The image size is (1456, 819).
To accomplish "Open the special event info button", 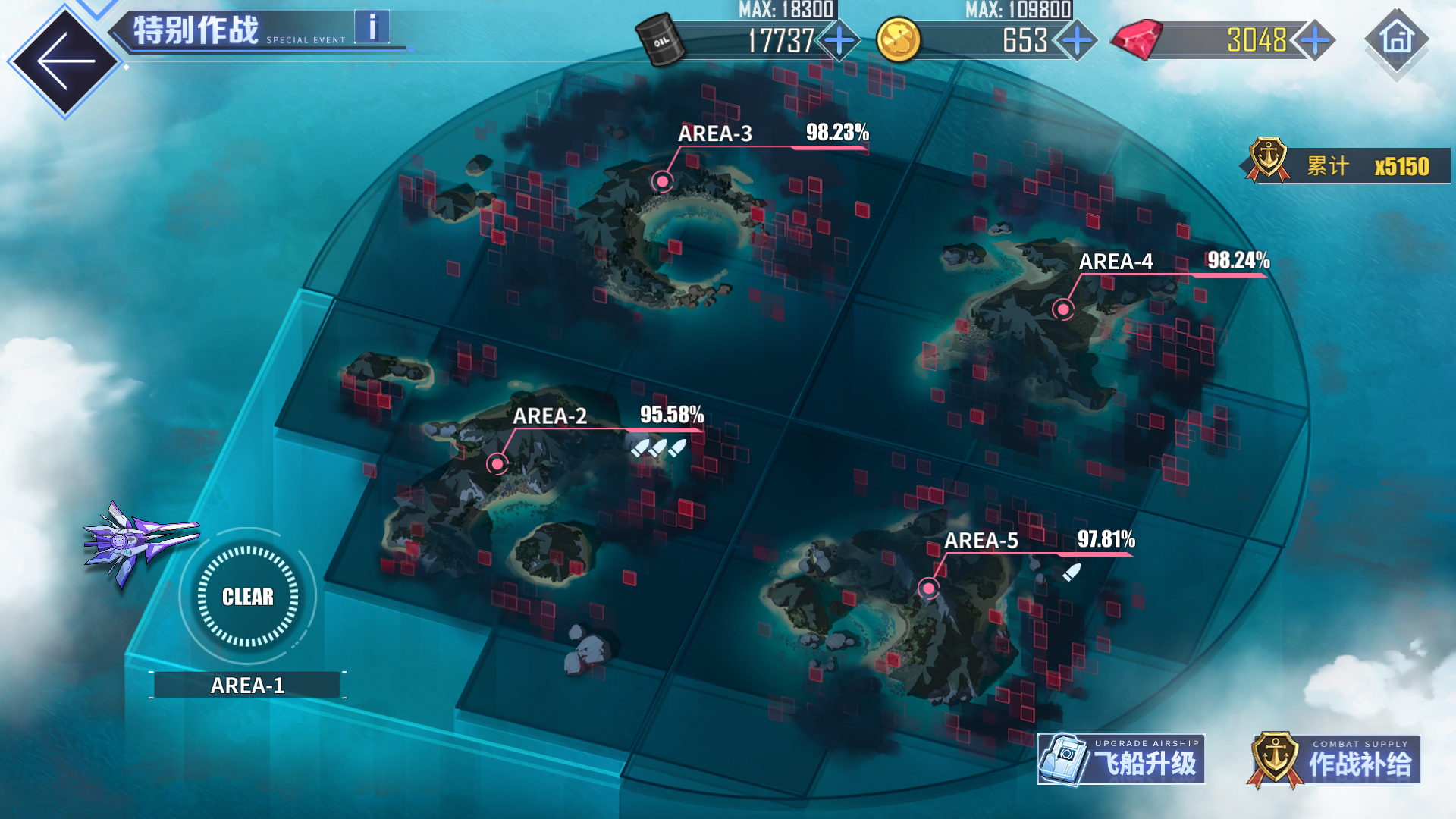I will coord(372,27).
